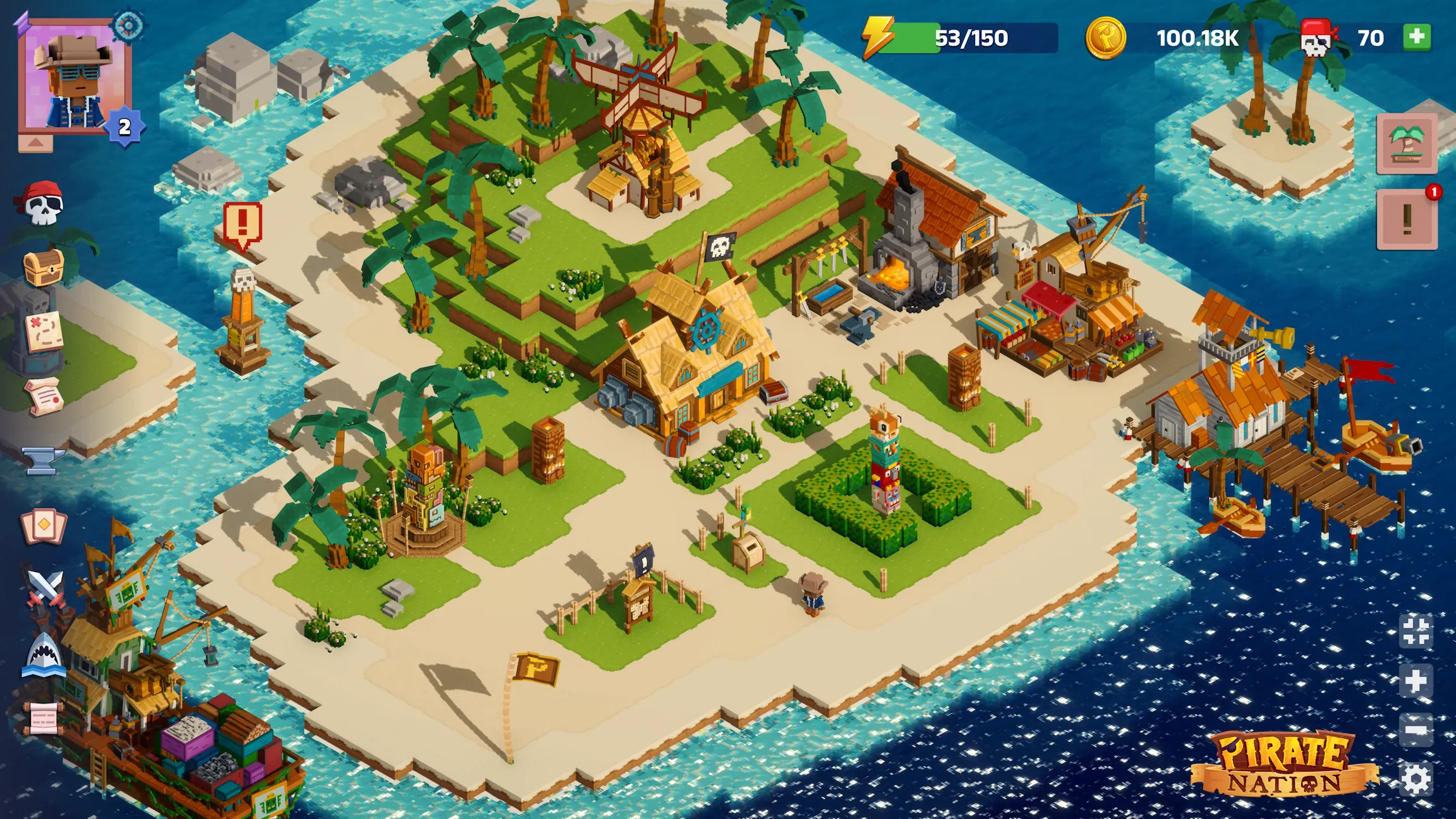Open the scroll with red seal
The height and width of the screenshot is (819, 1456).
[x=44, y=396]
